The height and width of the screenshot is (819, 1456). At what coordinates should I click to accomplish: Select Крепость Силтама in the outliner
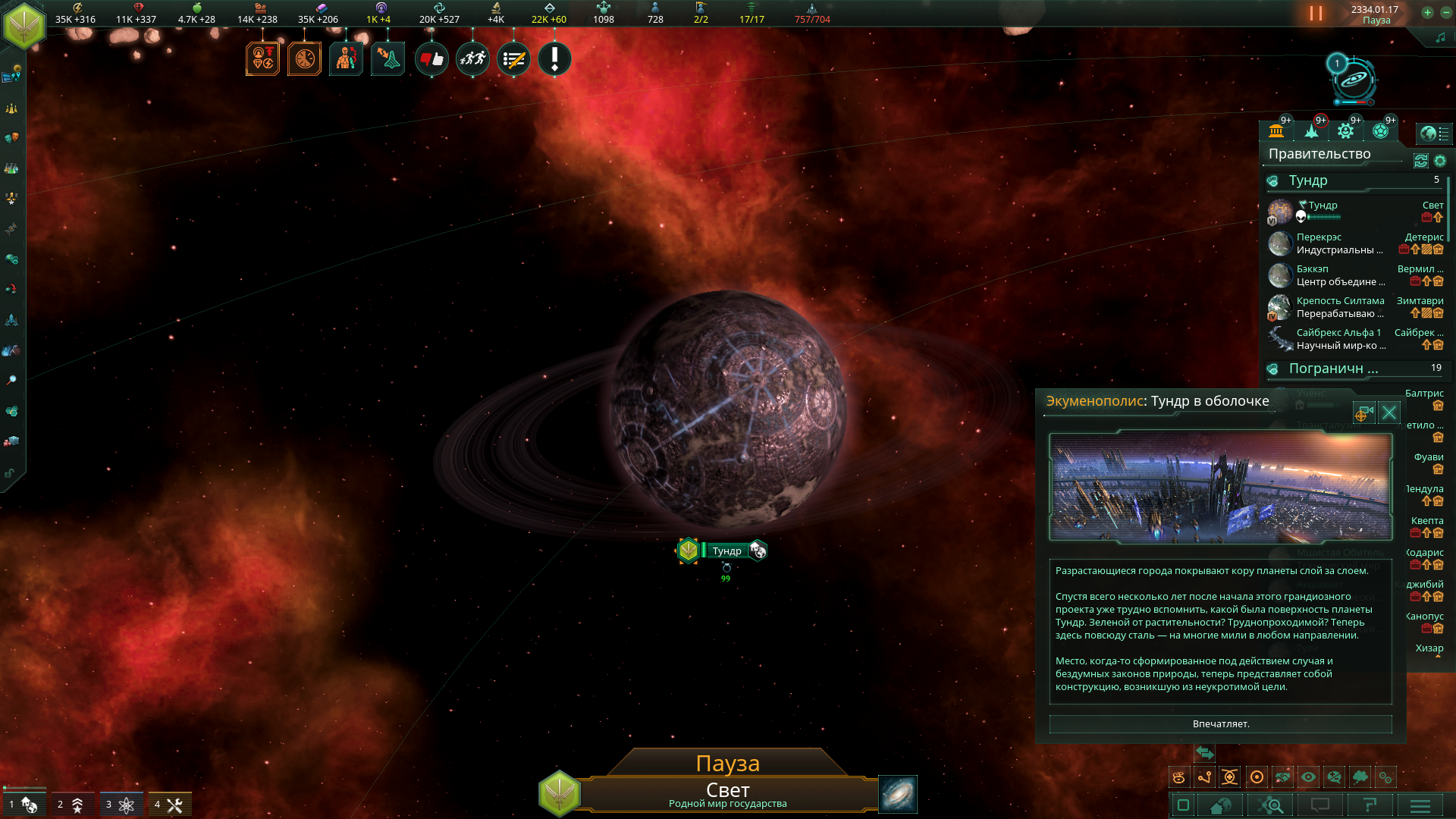[x=1340, y=301]
